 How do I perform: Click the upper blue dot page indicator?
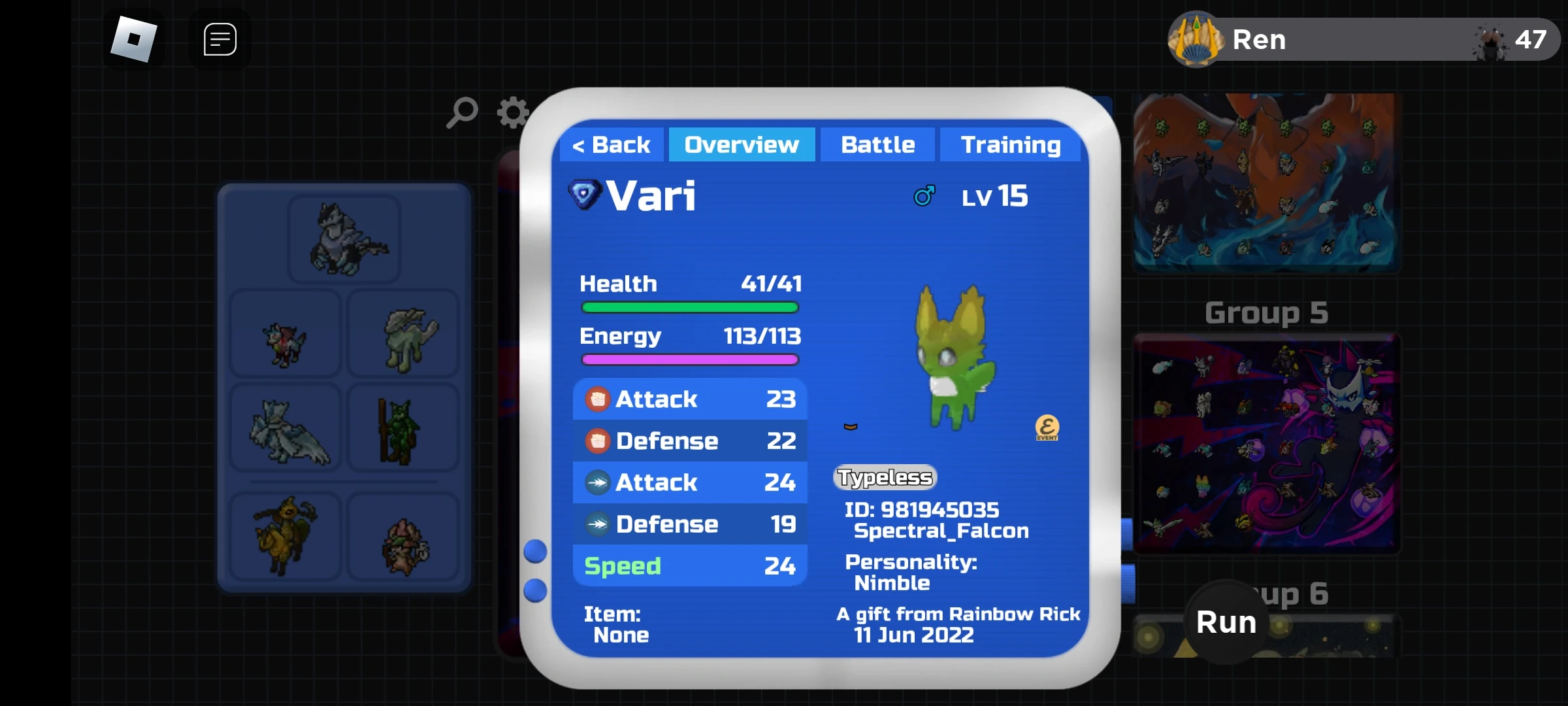536,551
